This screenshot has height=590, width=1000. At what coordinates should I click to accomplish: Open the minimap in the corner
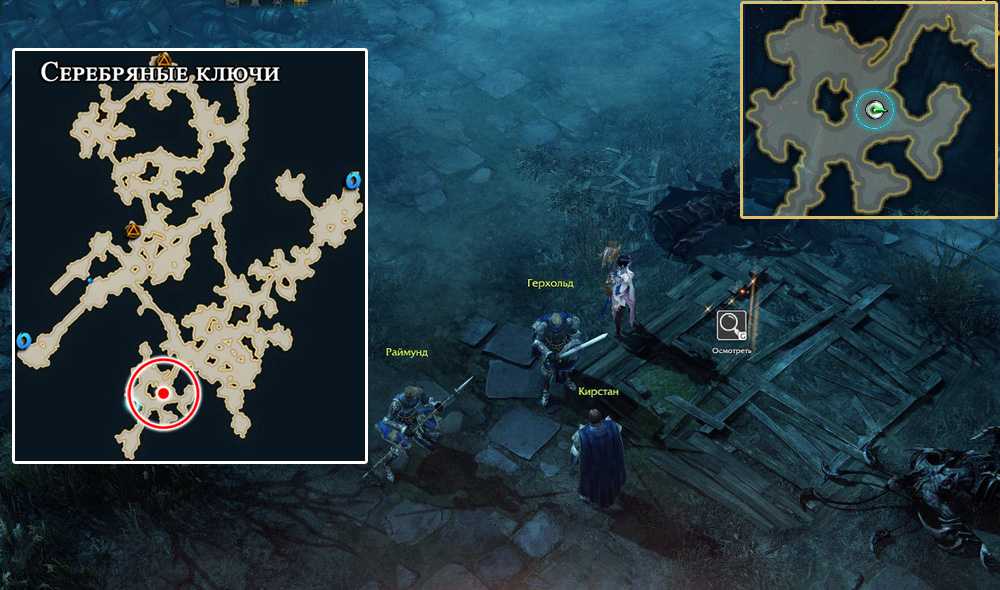(x=869, y=110)
